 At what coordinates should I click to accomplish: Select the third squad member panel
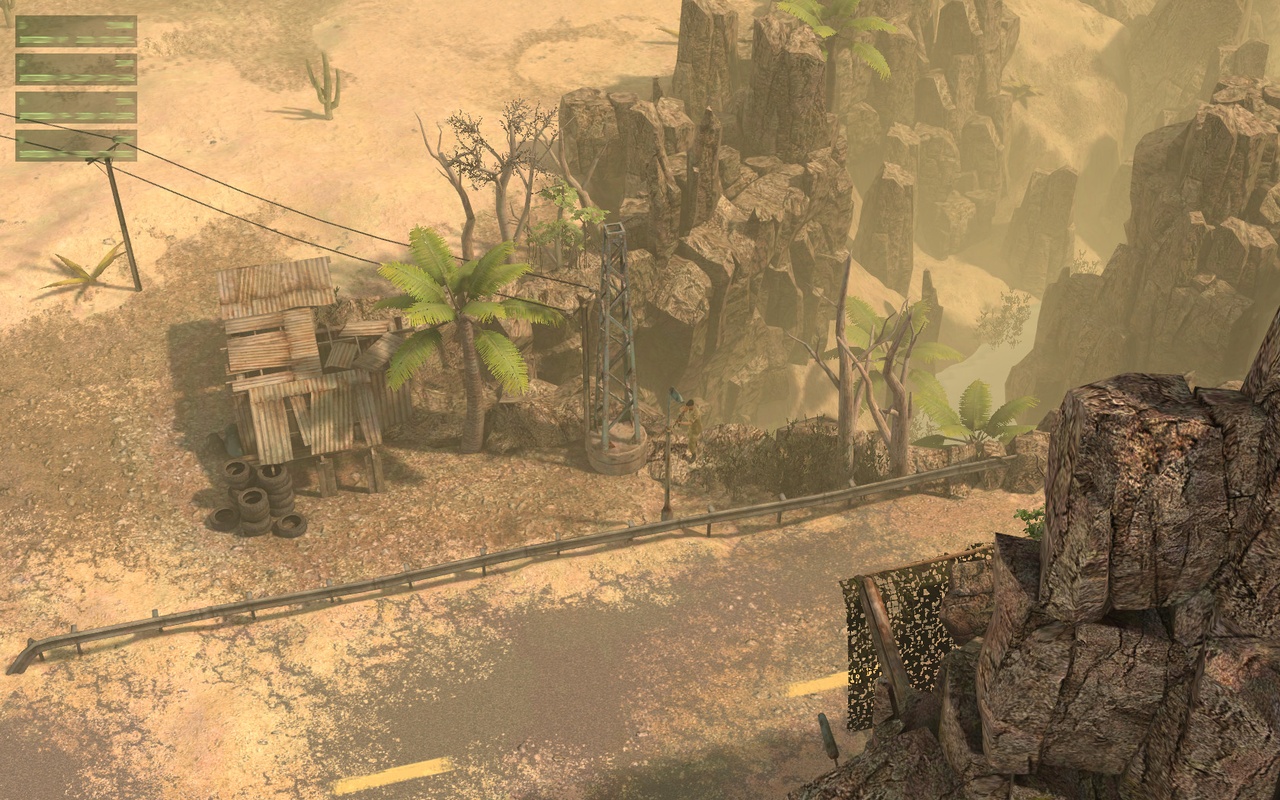(75, 106)
